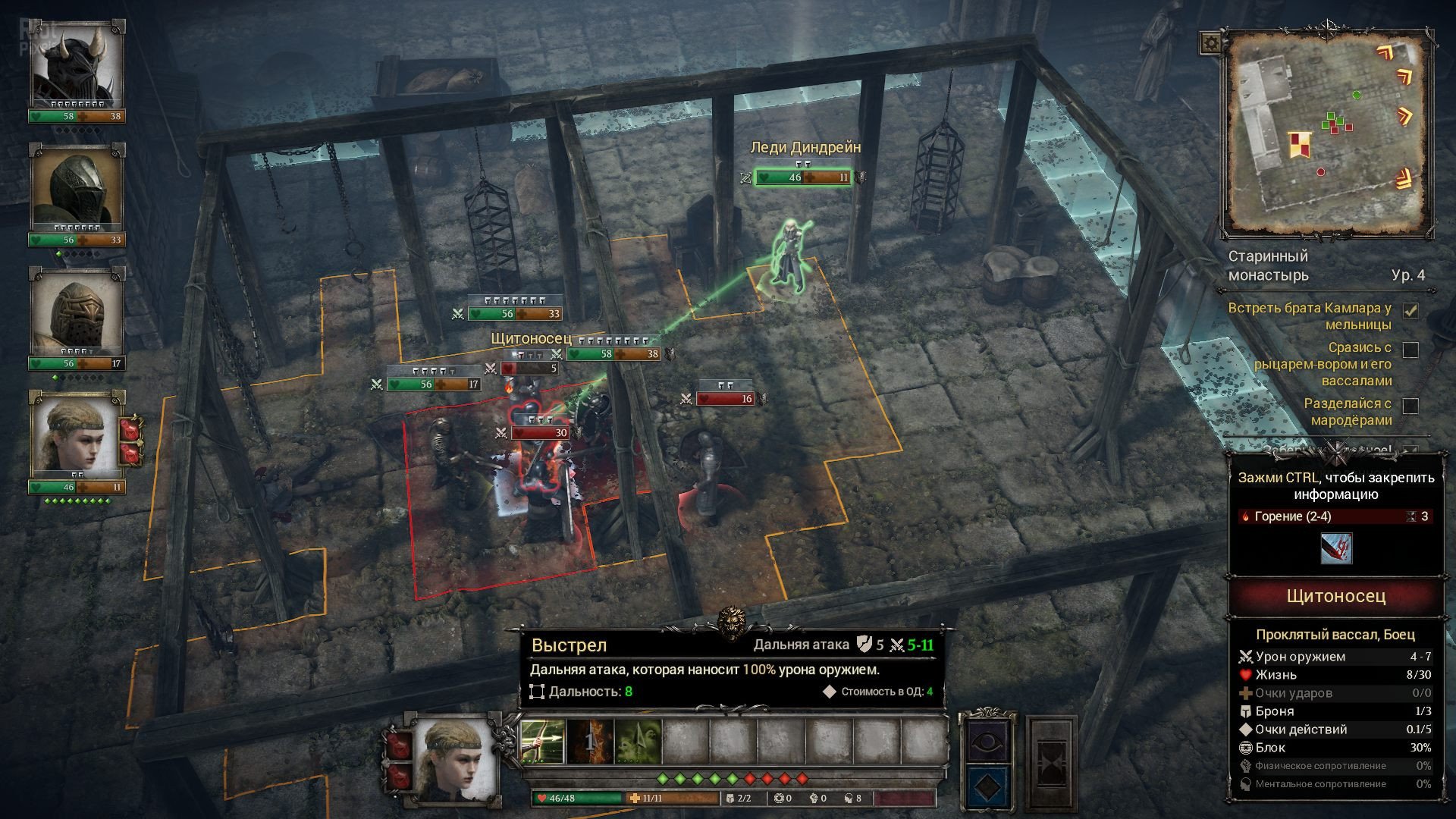Click the red potion beside Dindrane's party portrait

[130, 430]
